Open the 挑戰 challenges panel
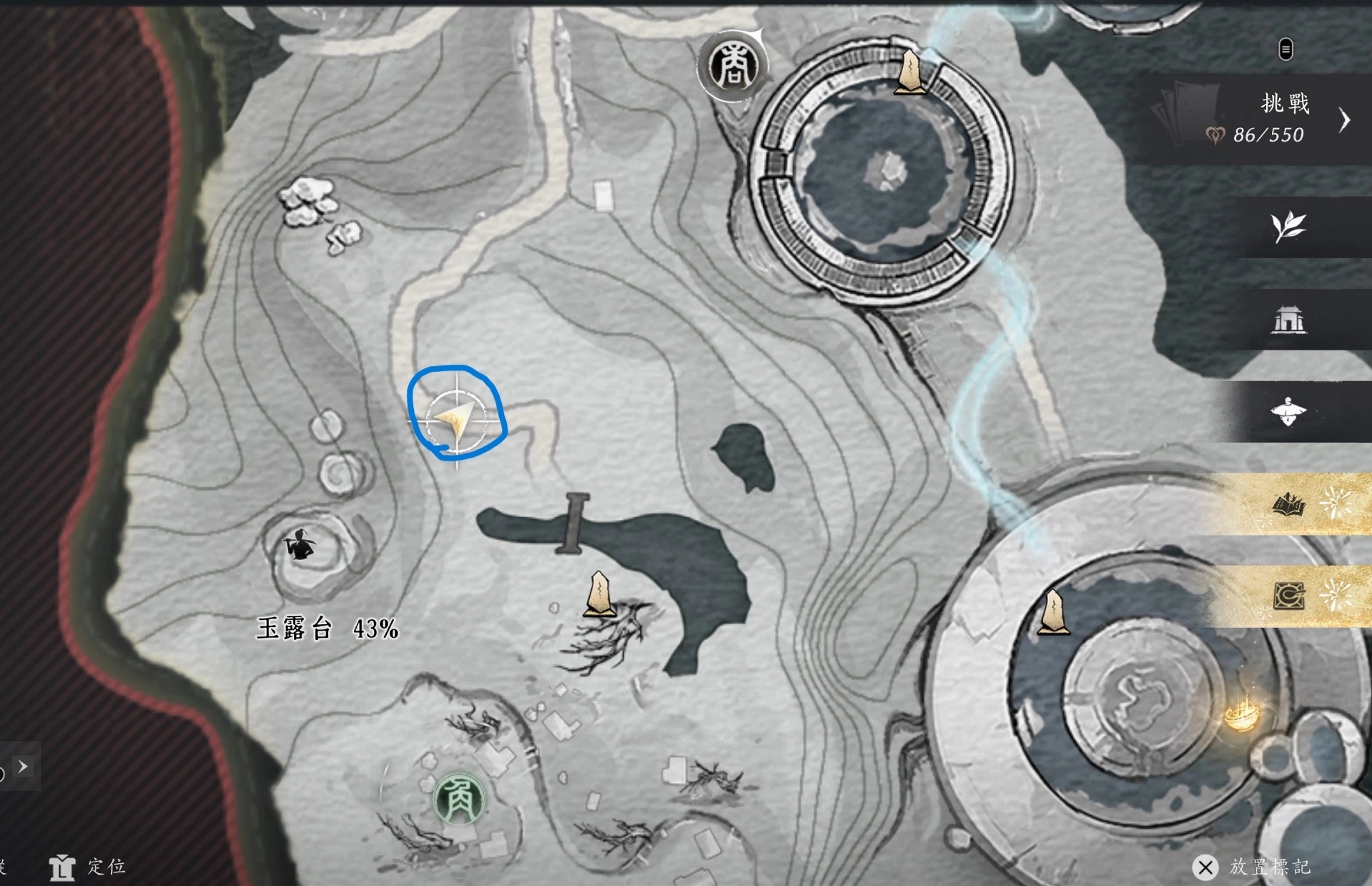Viewport: 1372px width, 886px height. point(1258,119)
